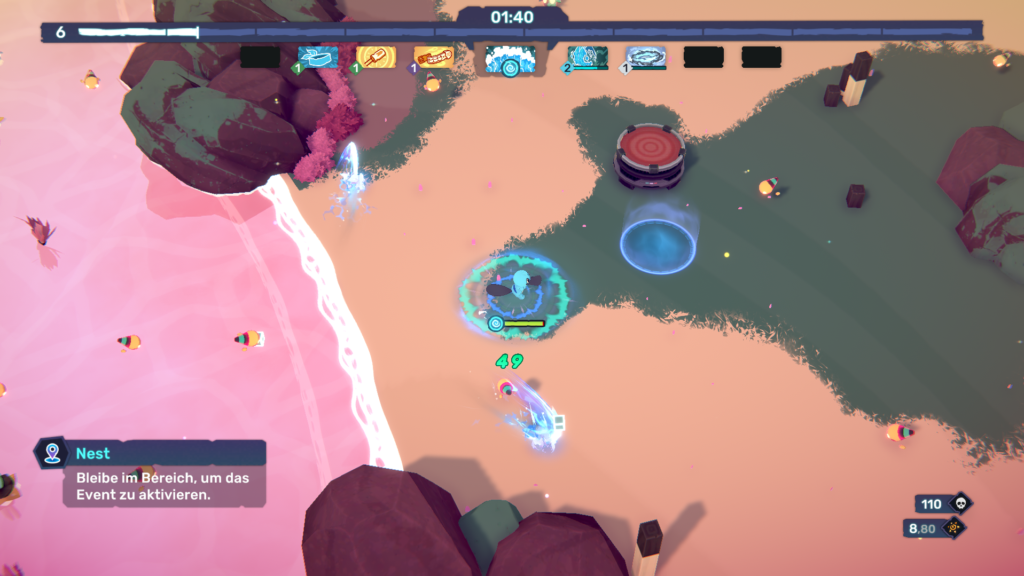Click the yellow popsicle item icon
1024x576 pixels.
tap(376, 57)
